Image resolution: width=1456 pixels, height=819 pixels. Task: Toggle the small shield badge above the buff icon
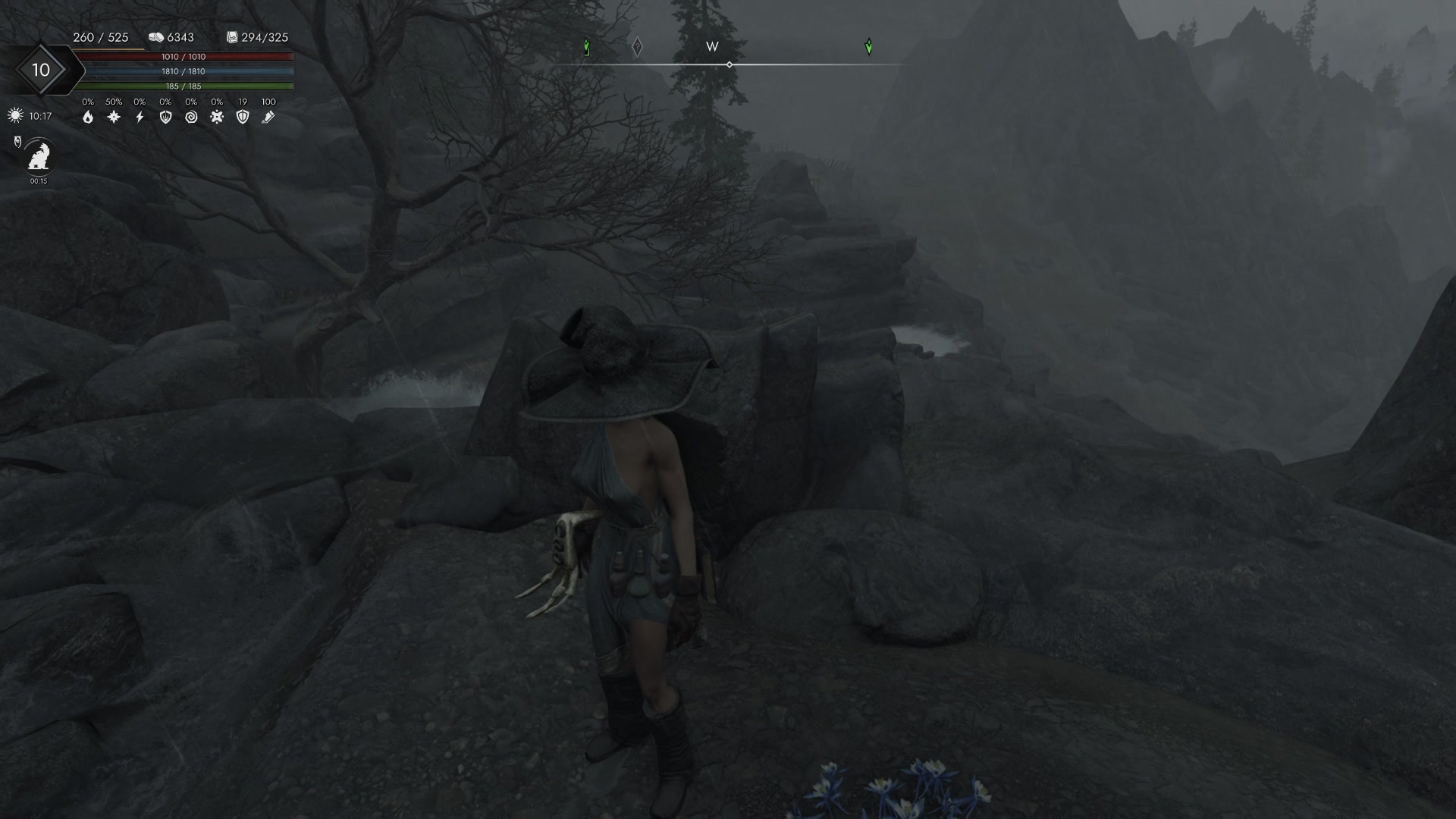coord(16,140)
